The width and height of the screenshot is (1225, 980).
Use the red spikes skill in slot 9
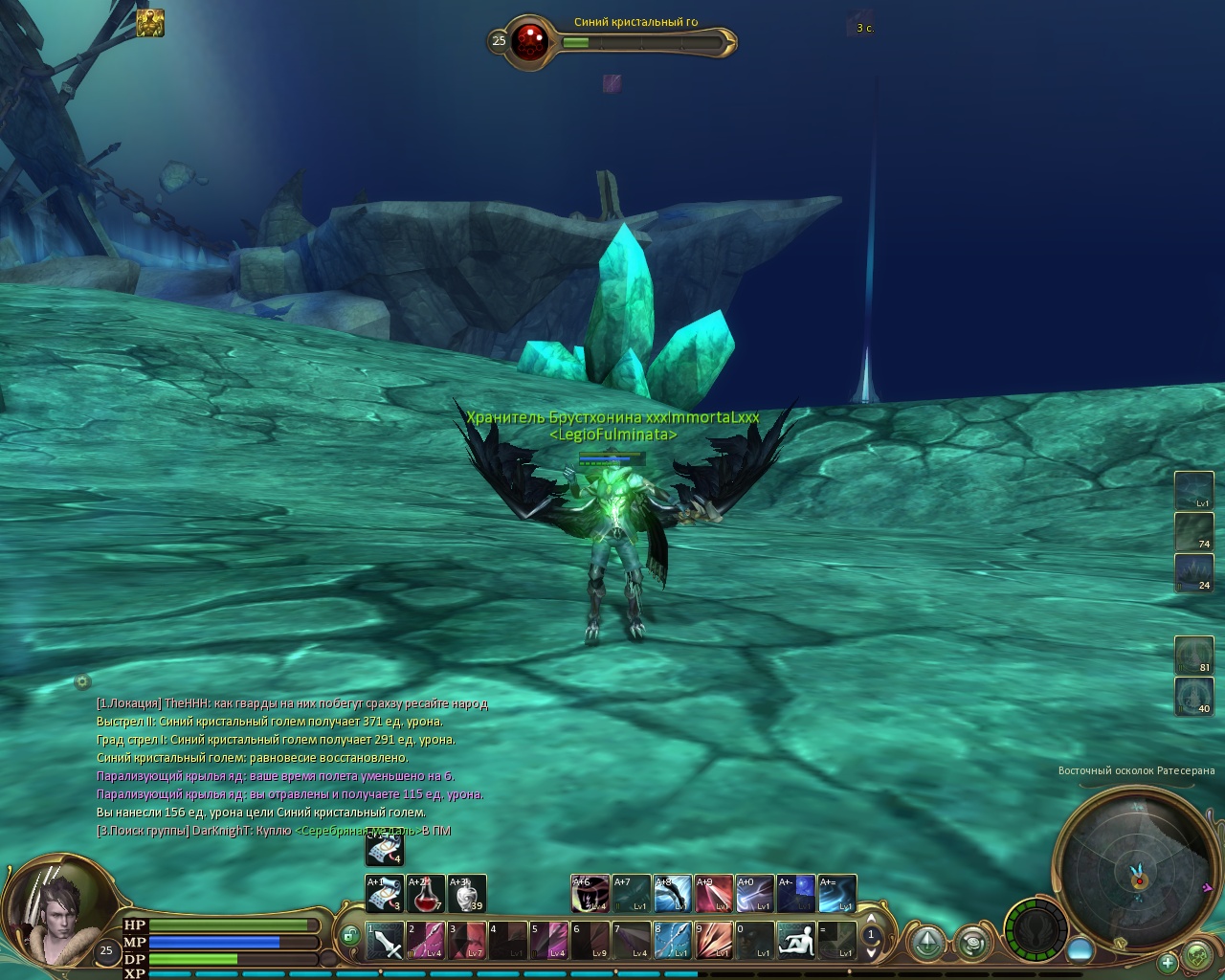pyautogui.click(x=713, y=941)
